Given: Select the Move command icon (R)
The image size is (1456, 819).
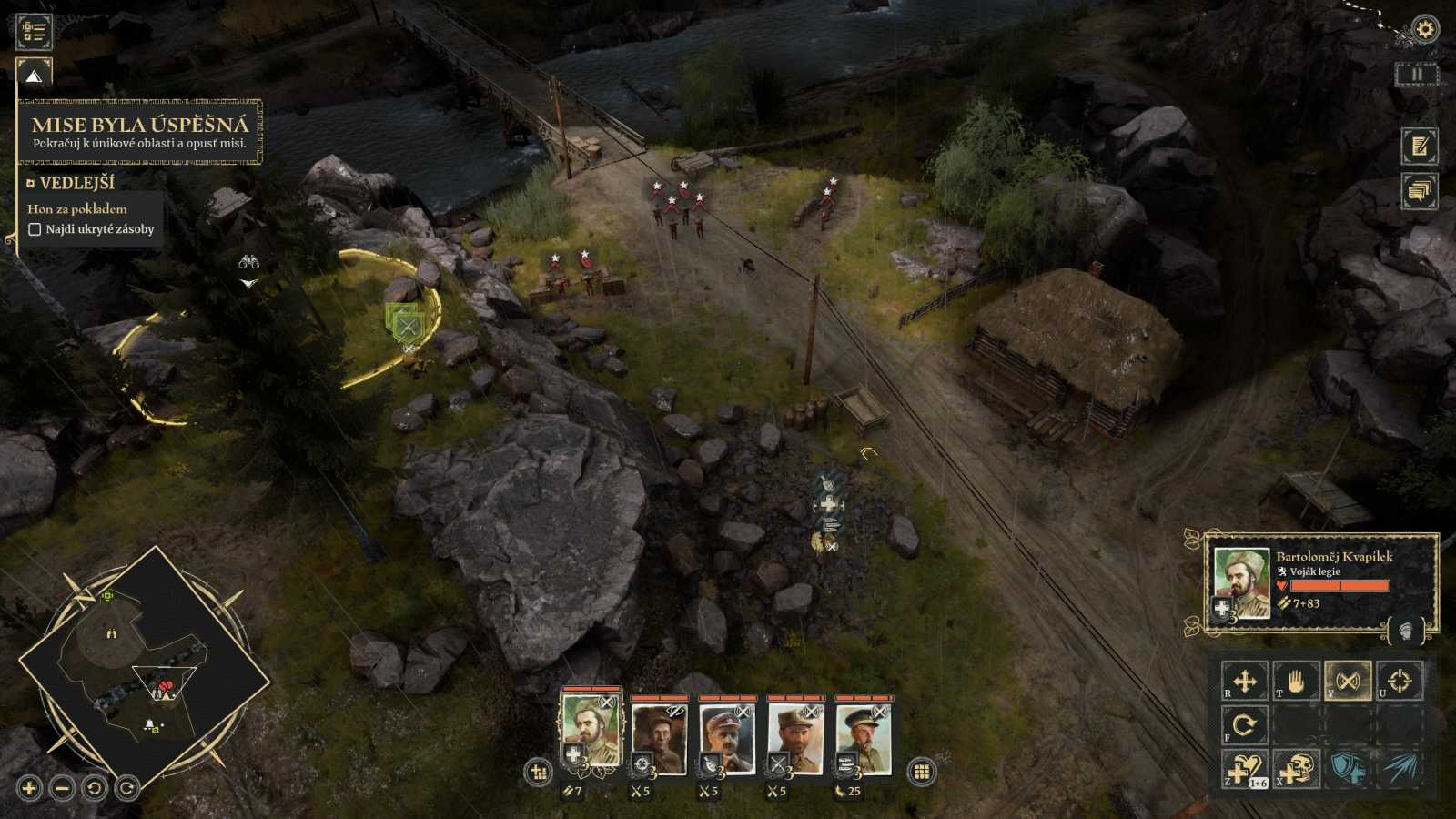Looking at the screenshot, I should click(1247, 681).
